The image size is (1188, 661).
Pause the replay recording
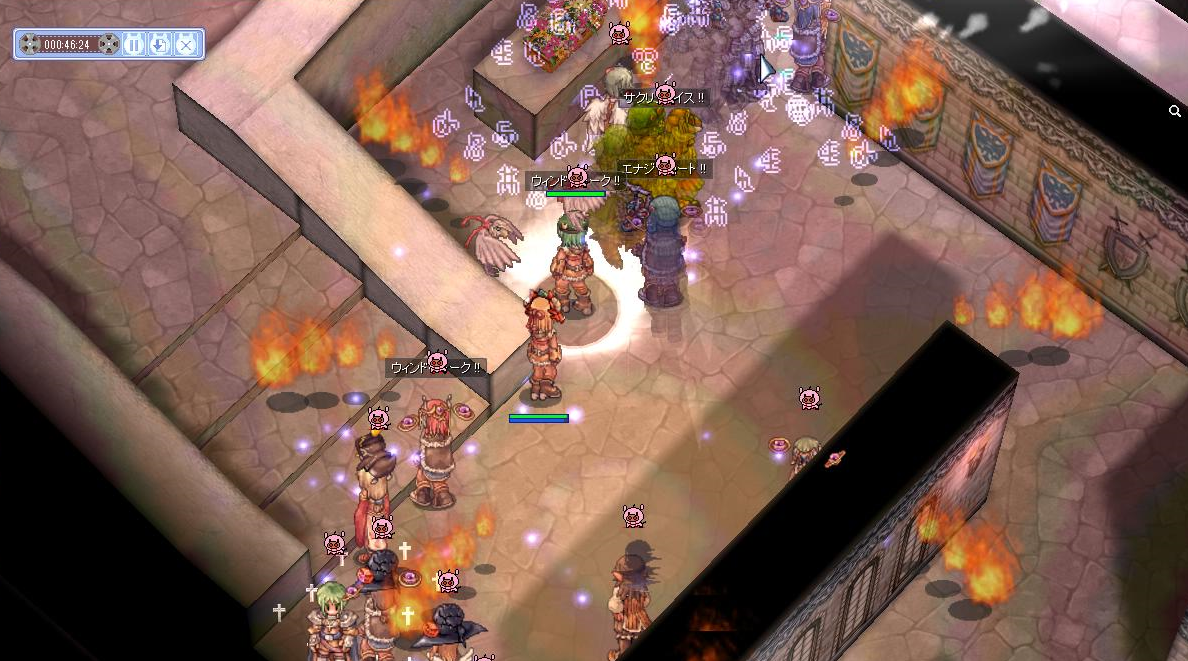pyautogui.click(x=134, y=44)
